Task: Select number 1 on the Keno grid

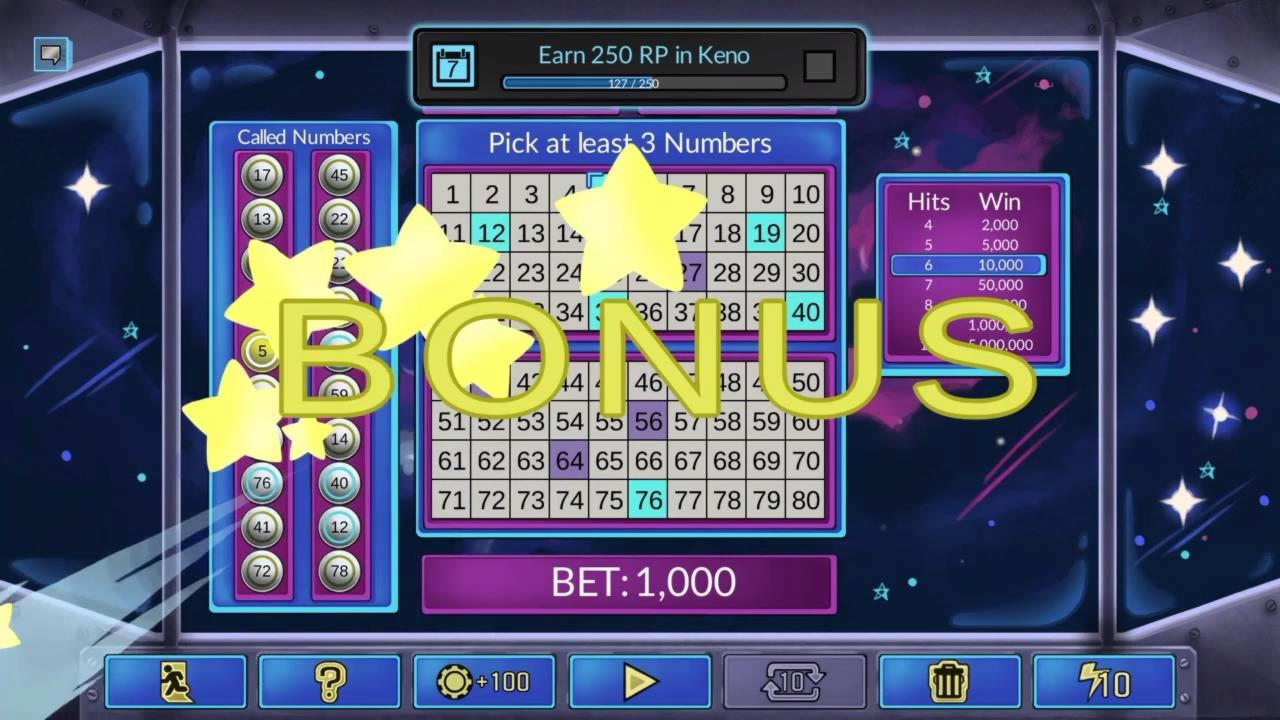Action: tap(452, 195)
